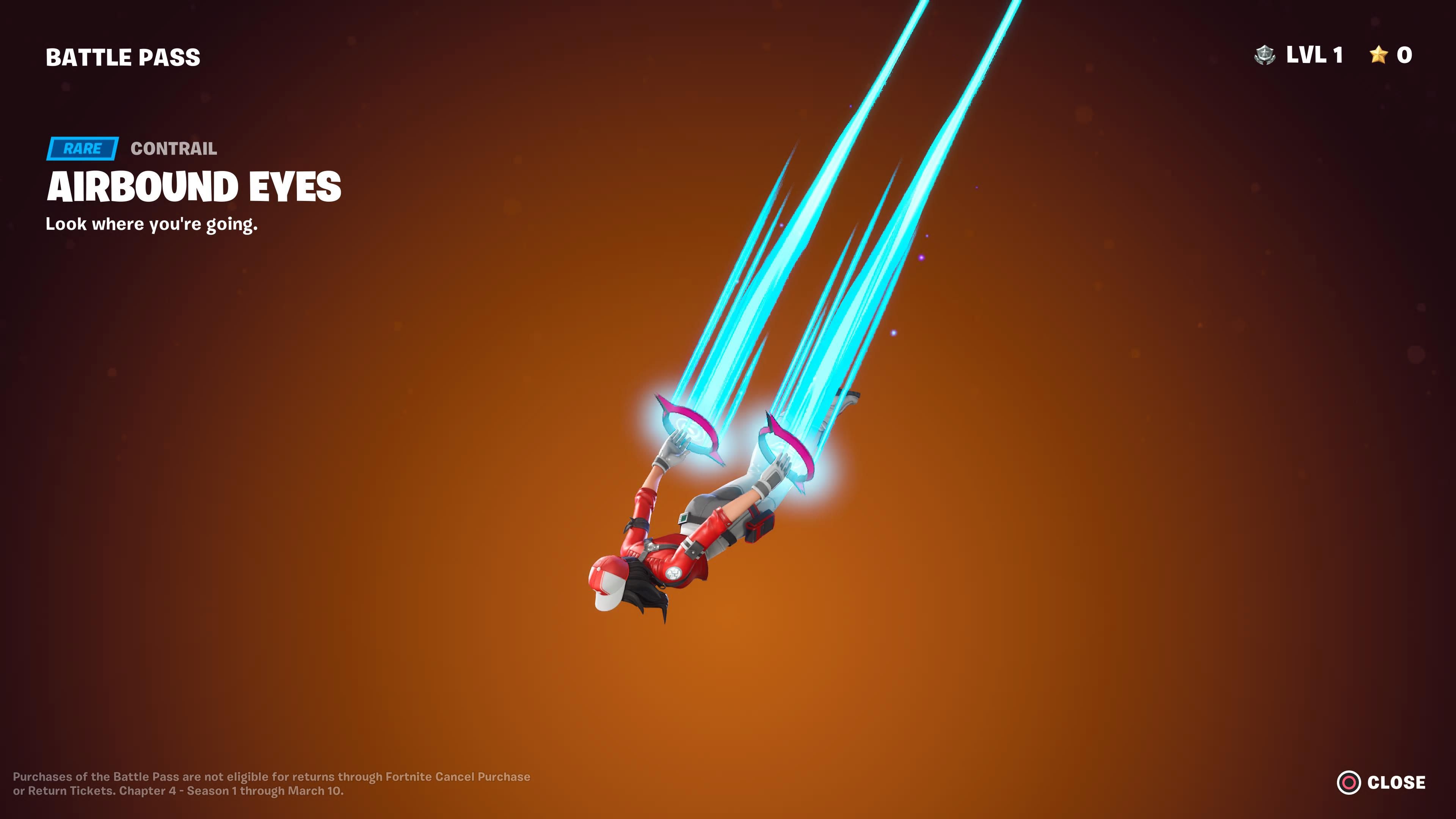Click the gold Battle Star icon
This screenshot has width=1456, height=819.
tap(1379, 55)
